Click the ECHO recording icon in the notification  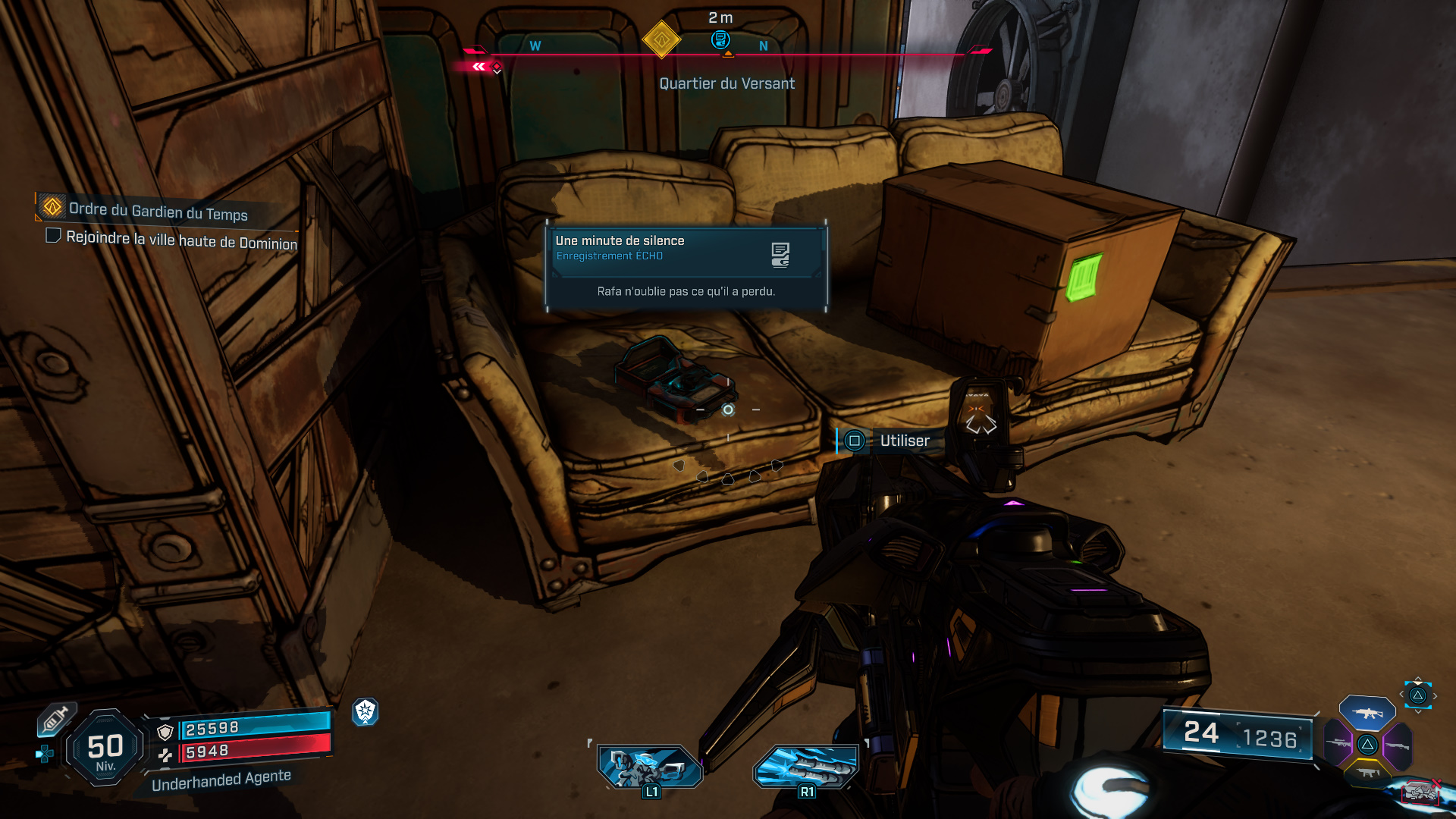(x=780, y=253)
